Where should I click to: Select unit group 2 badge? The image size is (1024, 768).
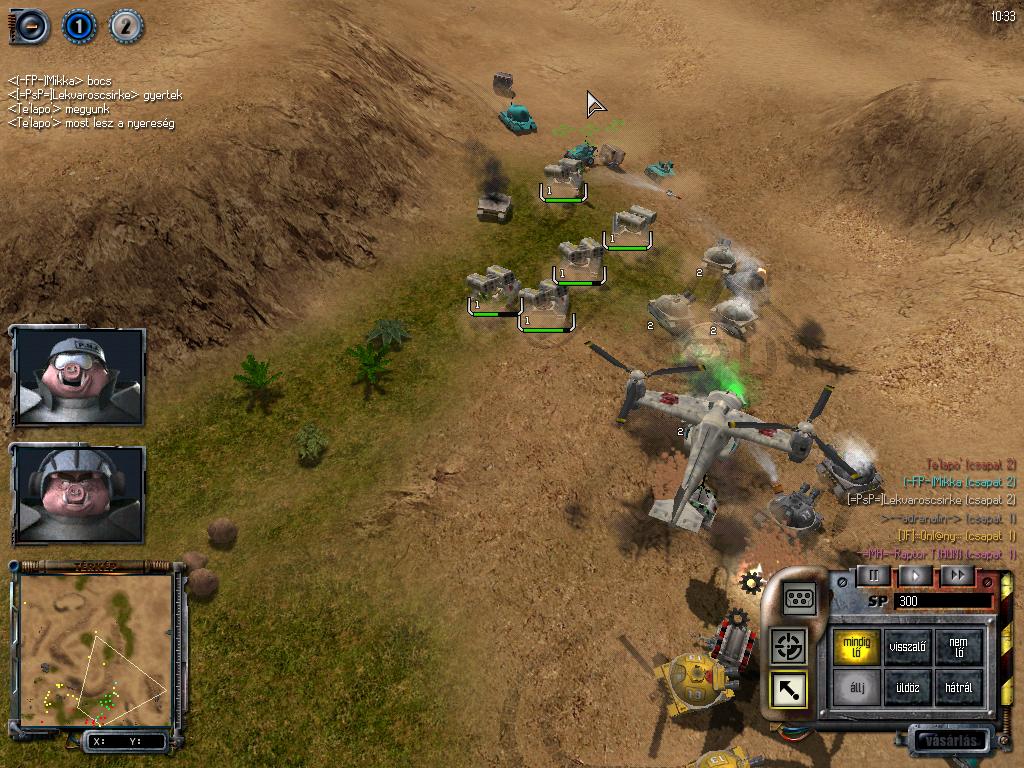tap(125, 25)
